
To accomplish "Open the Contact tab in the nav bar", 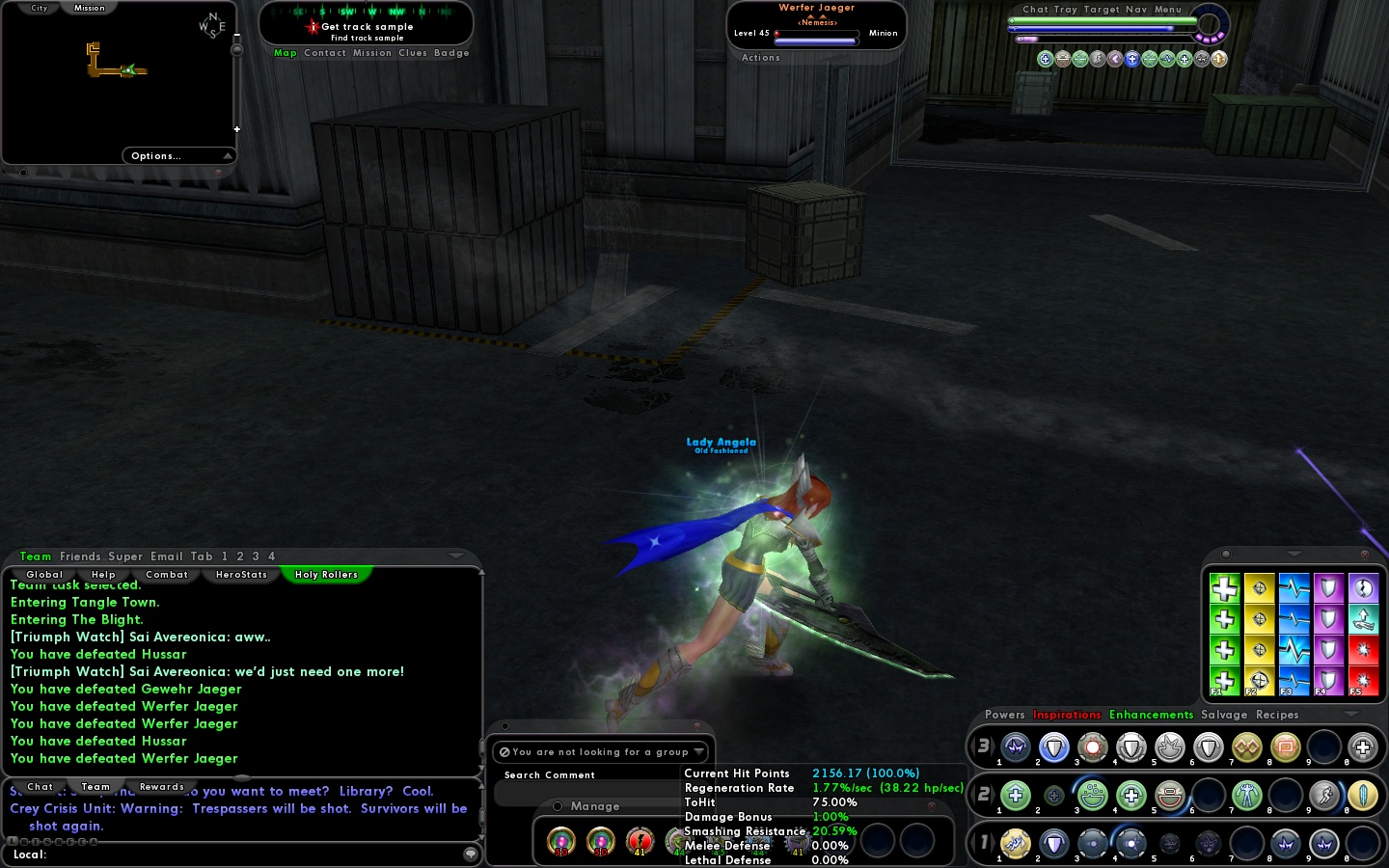I will coord(325,53).
